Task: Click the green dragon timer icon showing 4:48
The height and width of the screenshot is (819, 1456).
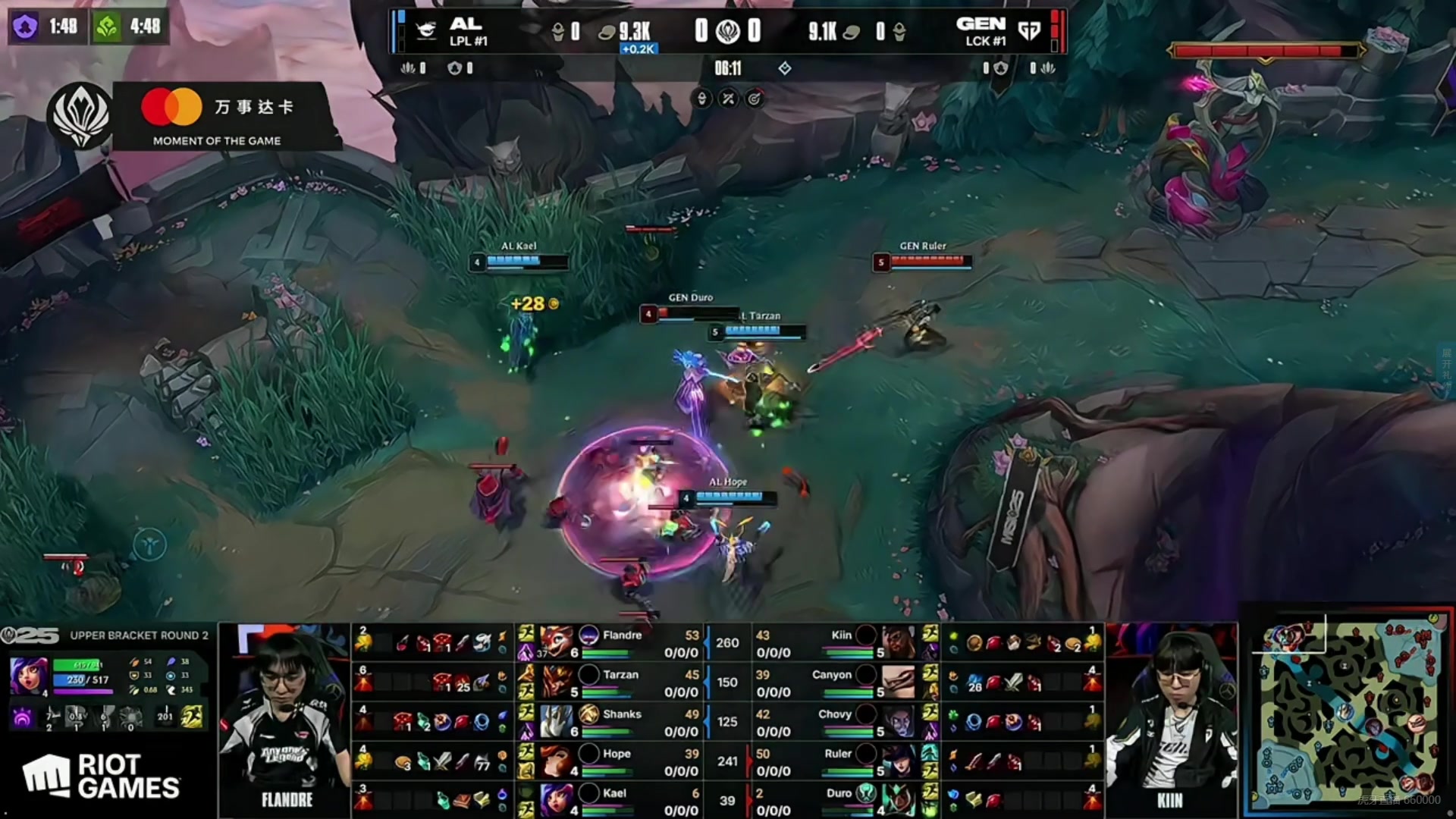Action: pyautogui.click(x=107, y=27)
